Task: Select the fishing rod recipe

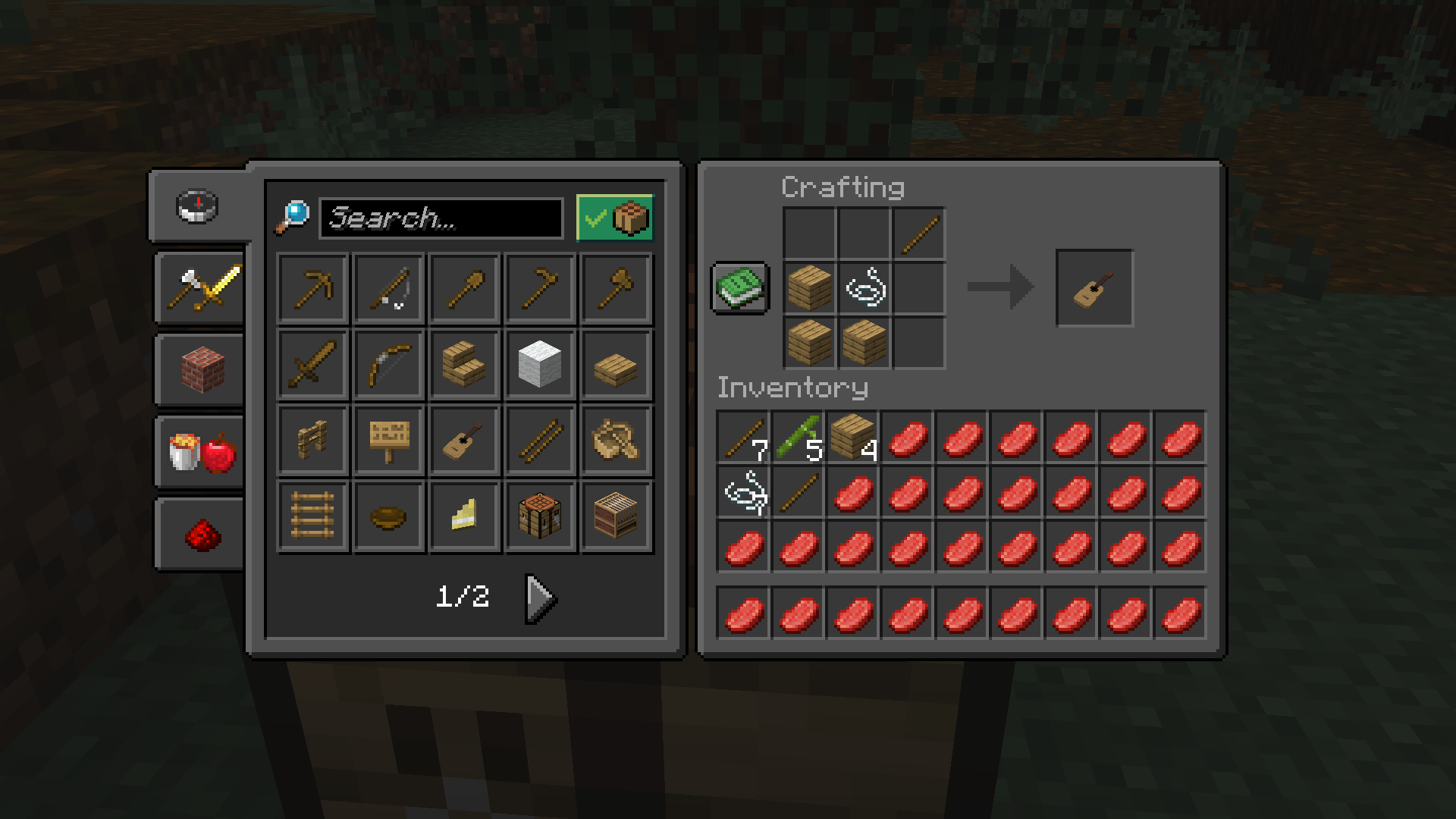Action: [x=388, y=289]
